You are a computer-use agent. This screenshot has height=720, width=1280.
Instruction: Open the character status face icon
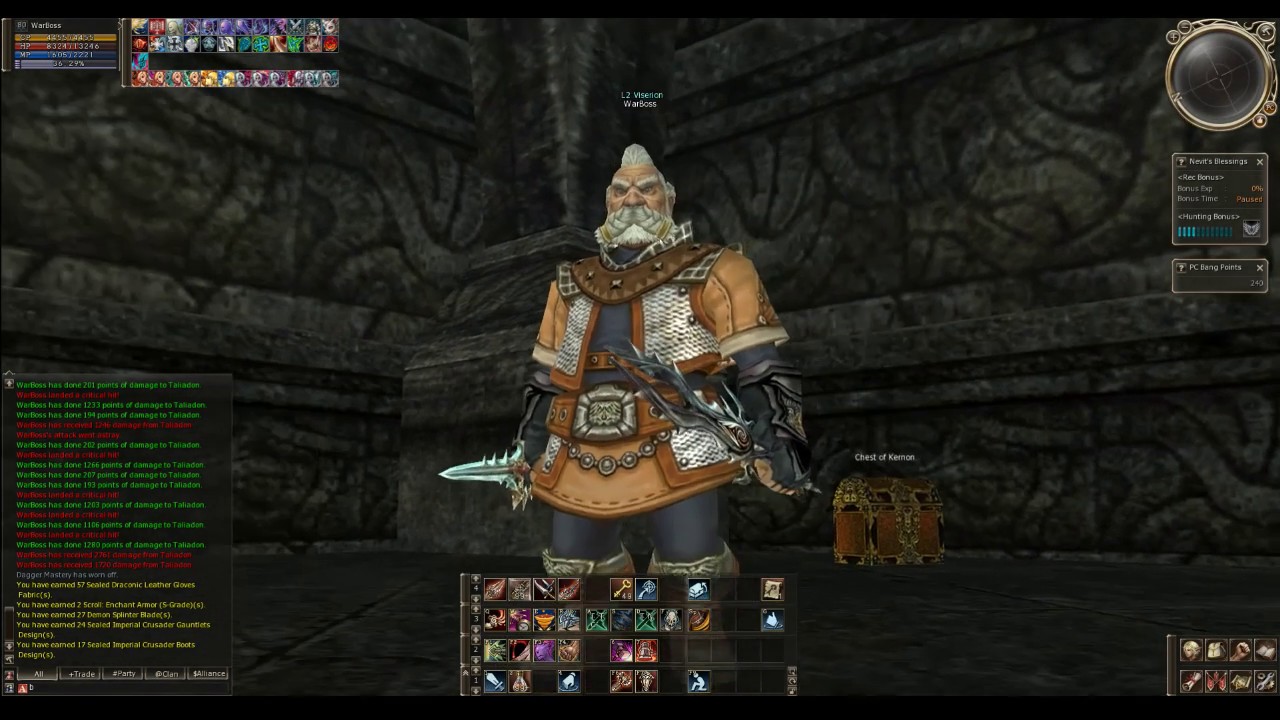pos(1191,651)
